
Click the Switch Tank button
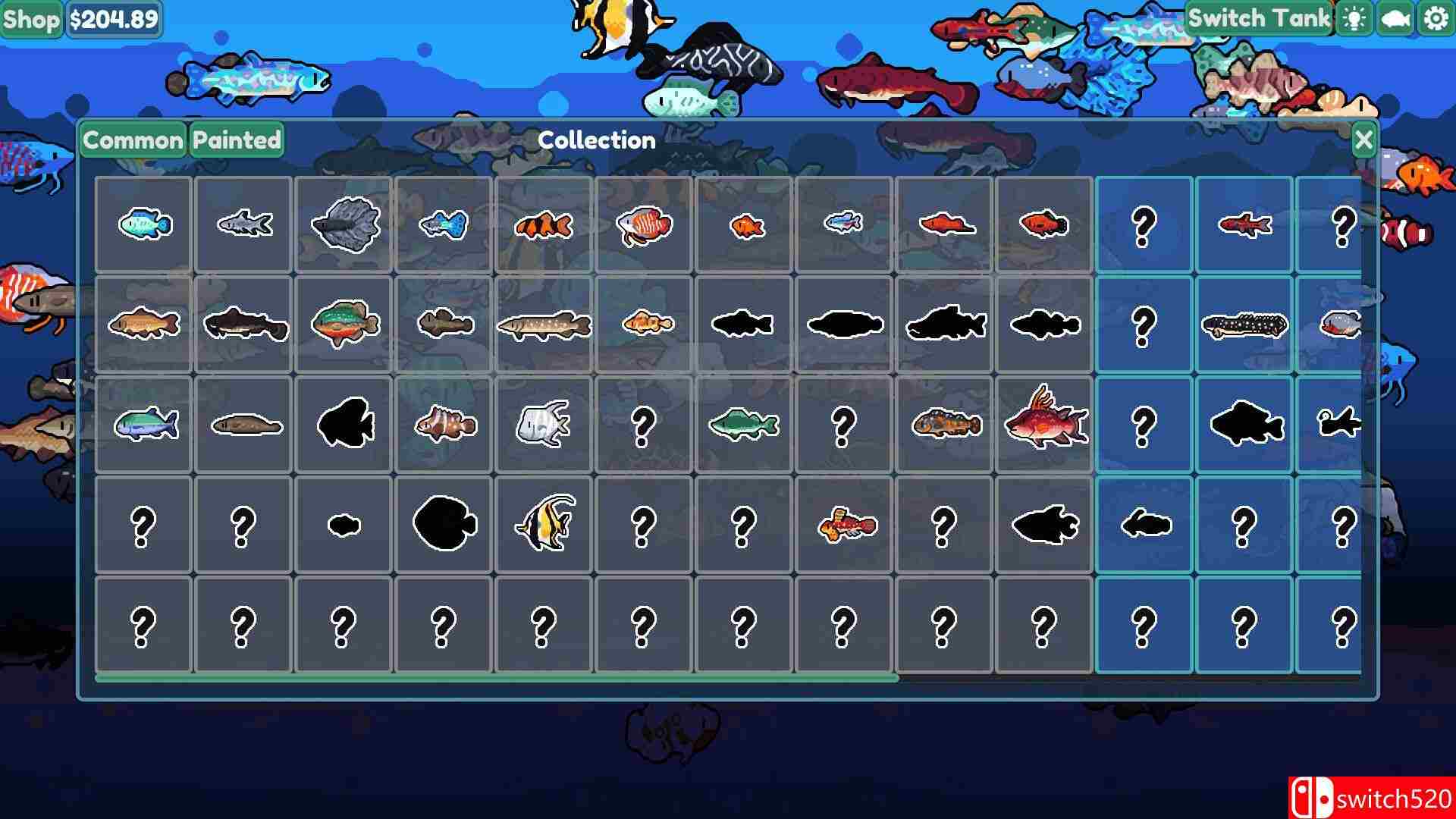[x=1259, y=17]
